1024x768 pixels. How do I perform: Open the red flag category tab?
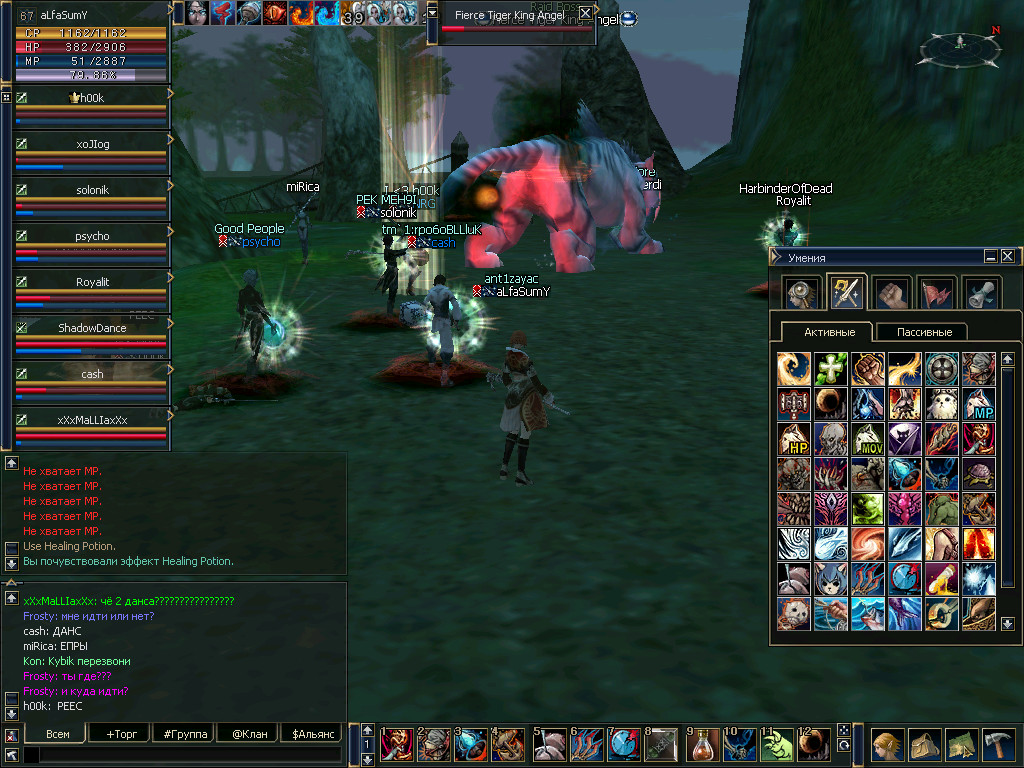(x=937, y=293)
